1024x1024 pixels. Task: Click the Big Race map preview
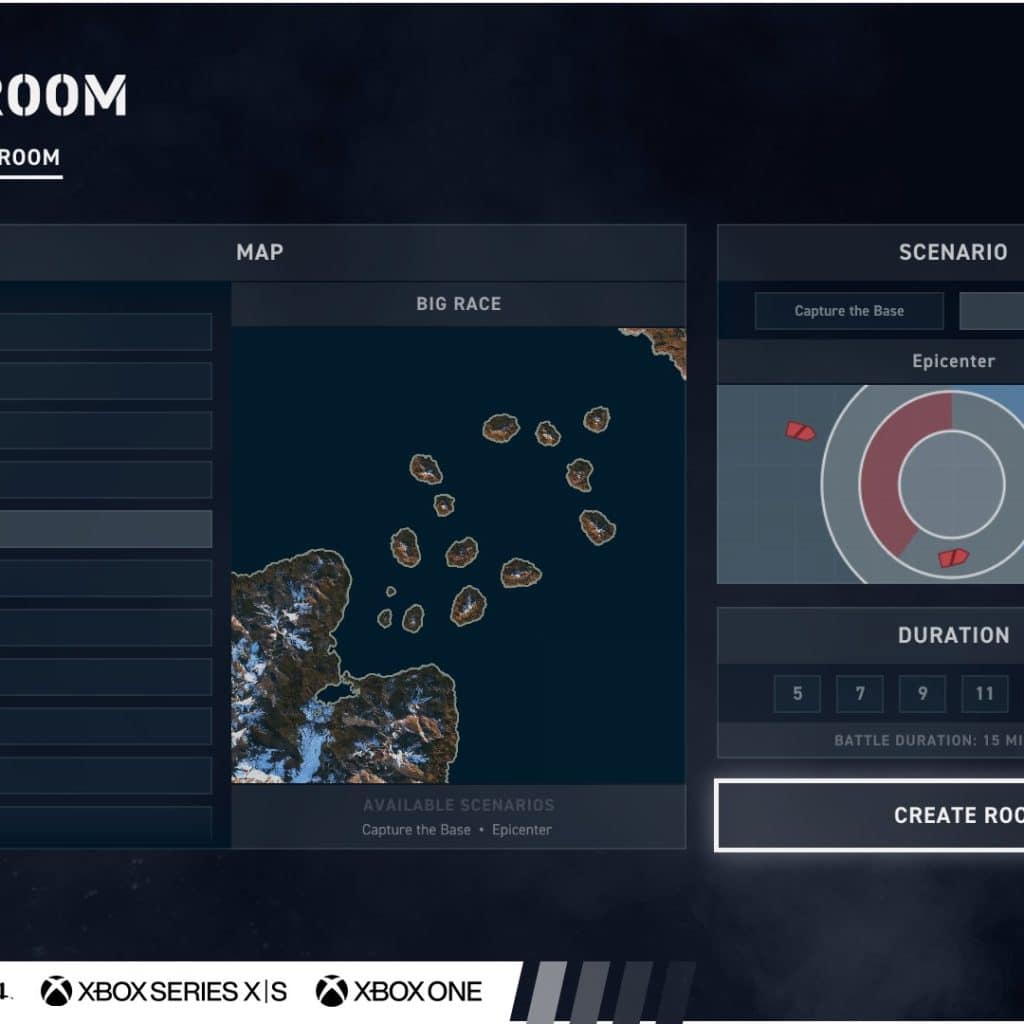[x=458, y=555]
